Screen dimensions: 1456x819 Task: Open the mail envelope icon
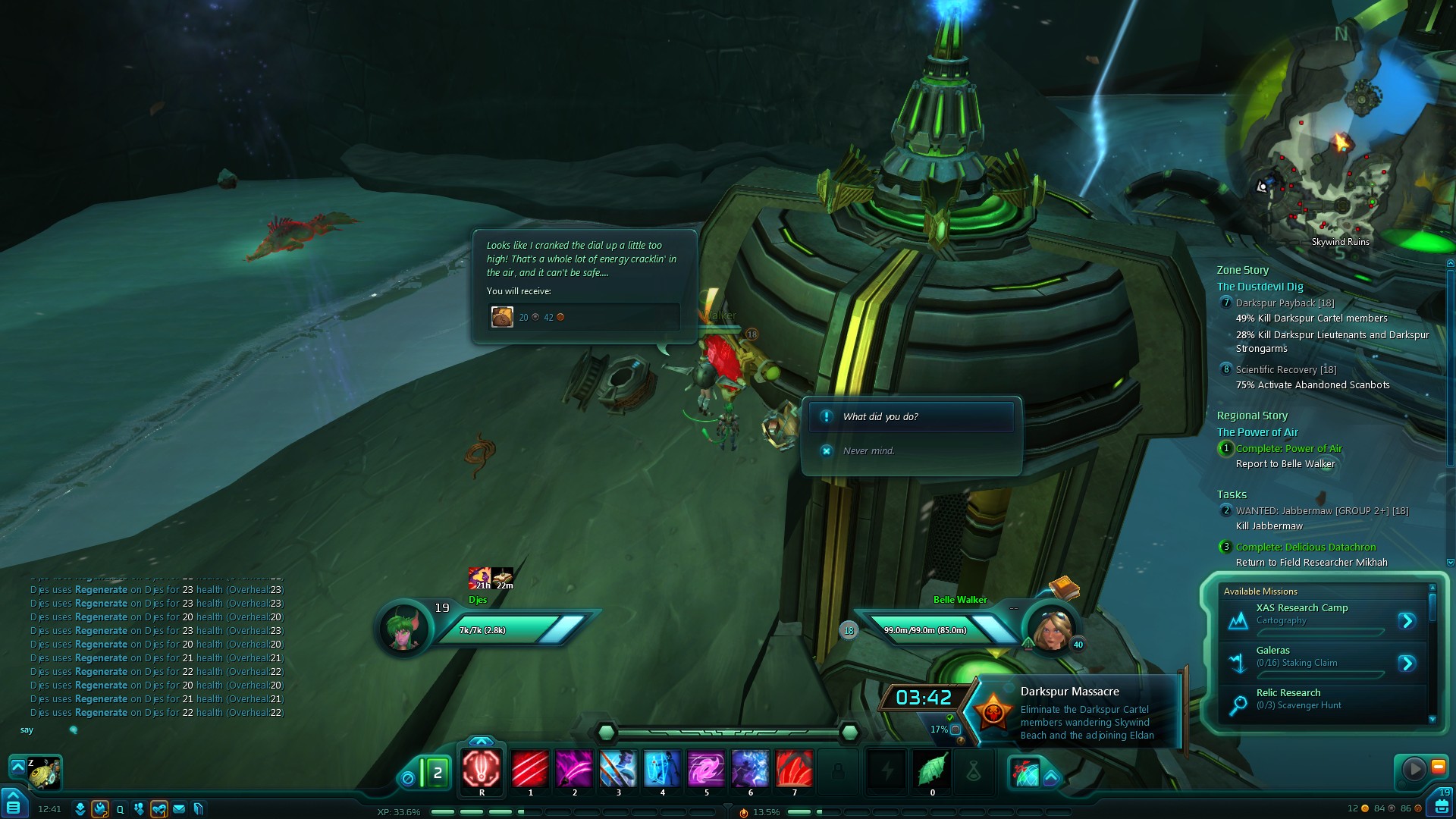tap(179, 809)
